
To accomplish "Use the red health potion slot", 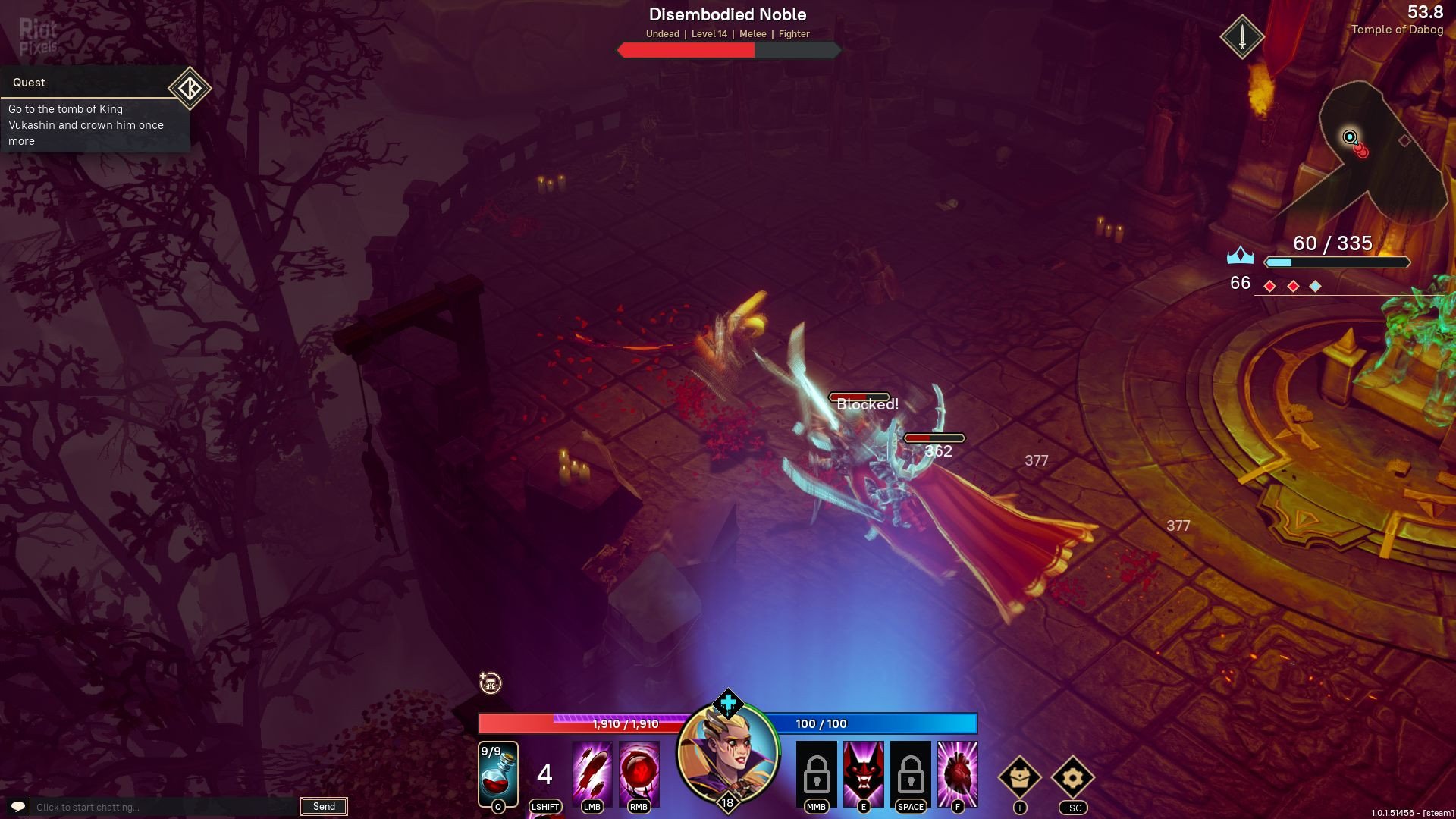I will click(x=497, y=774).
